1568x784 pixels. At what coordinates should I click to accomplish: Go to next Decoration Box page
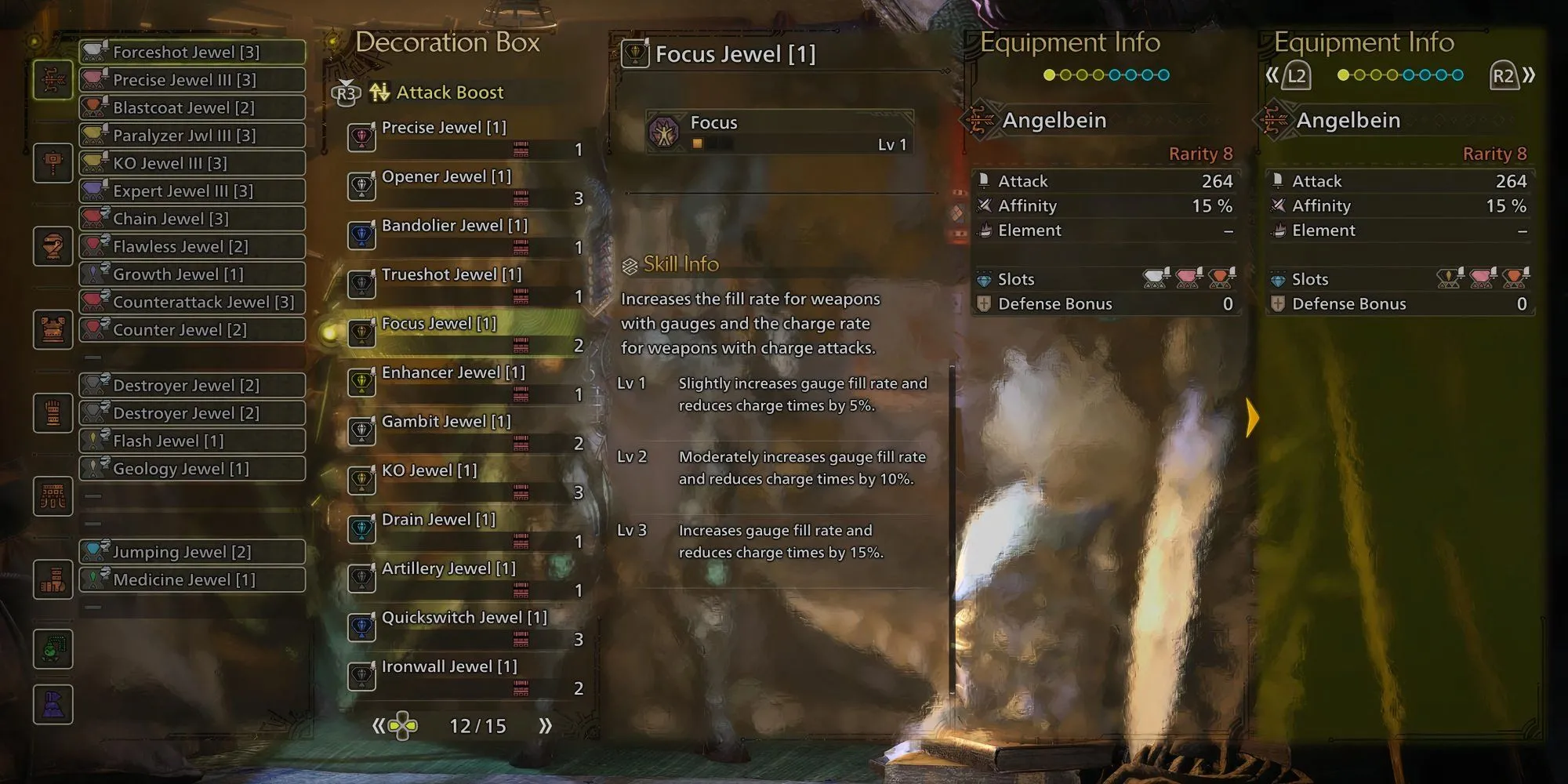click(546, 726)
